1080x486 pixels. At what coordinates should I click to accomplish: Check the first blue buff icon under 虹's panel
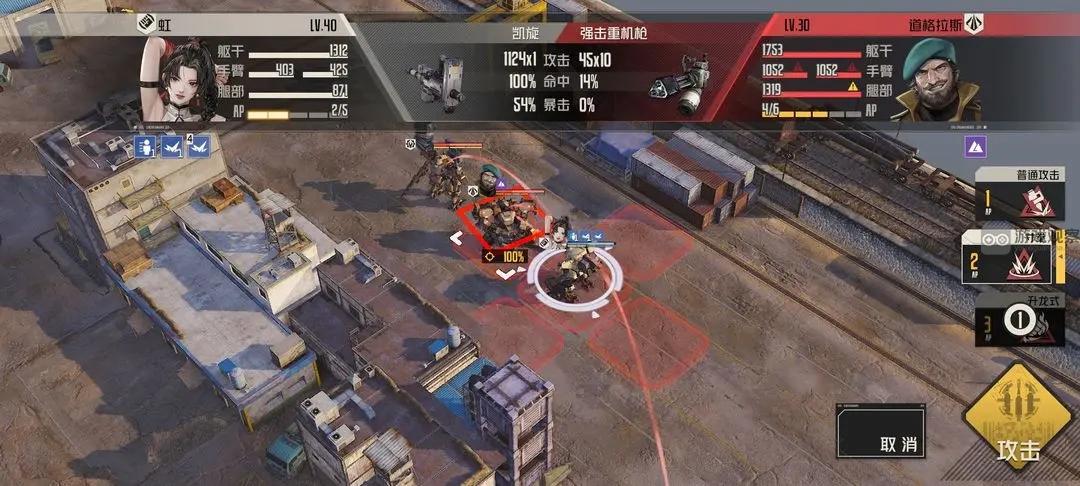click(x=145, y=148)
